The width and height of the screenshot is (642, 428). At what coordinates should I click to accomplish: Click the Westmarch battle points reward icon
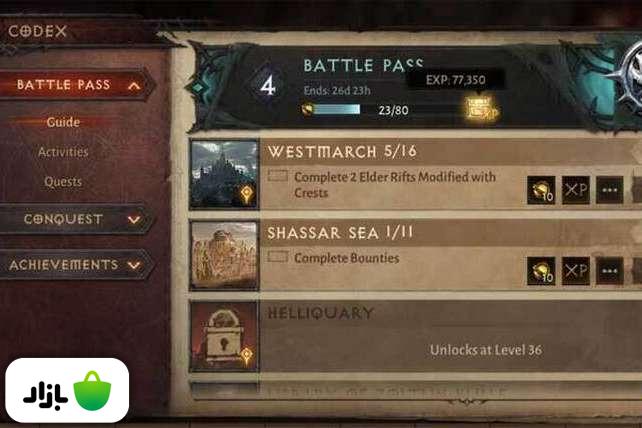tap(541, 190)
